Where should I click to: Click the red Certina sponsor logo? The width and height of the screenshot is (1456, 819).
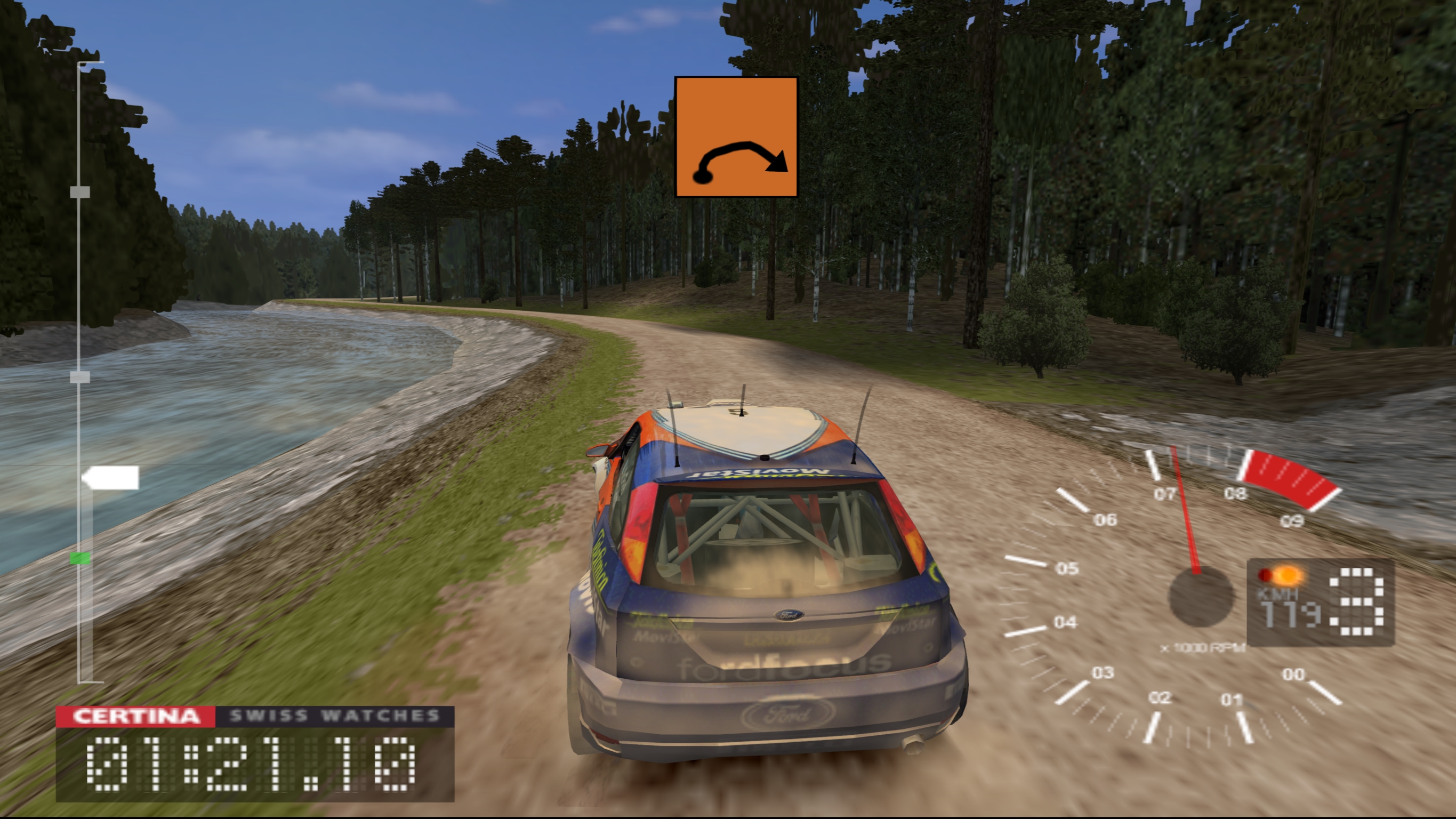coord(135,716)
